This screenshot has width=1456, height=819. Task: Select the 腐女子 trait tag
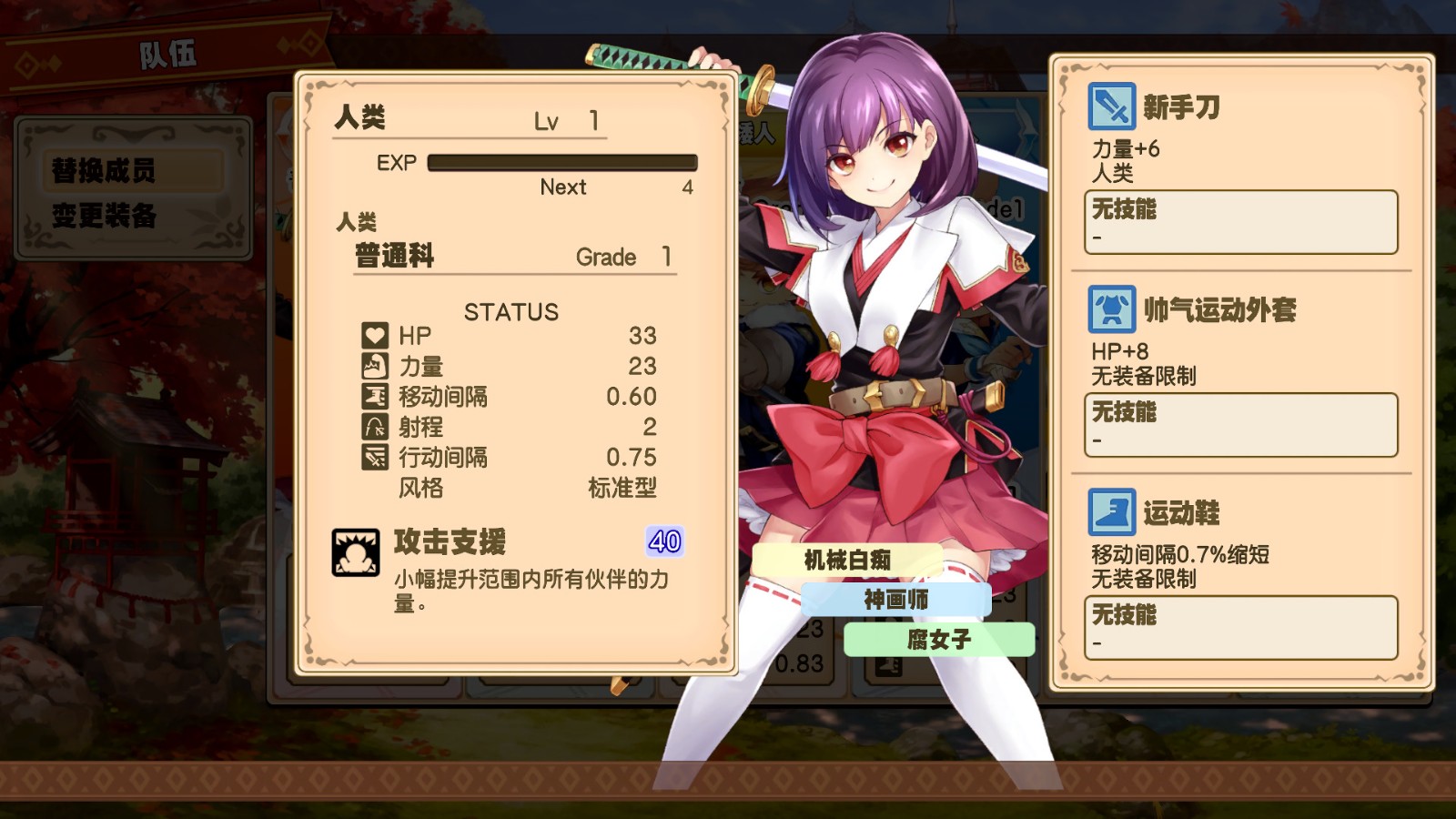[938, 640]
